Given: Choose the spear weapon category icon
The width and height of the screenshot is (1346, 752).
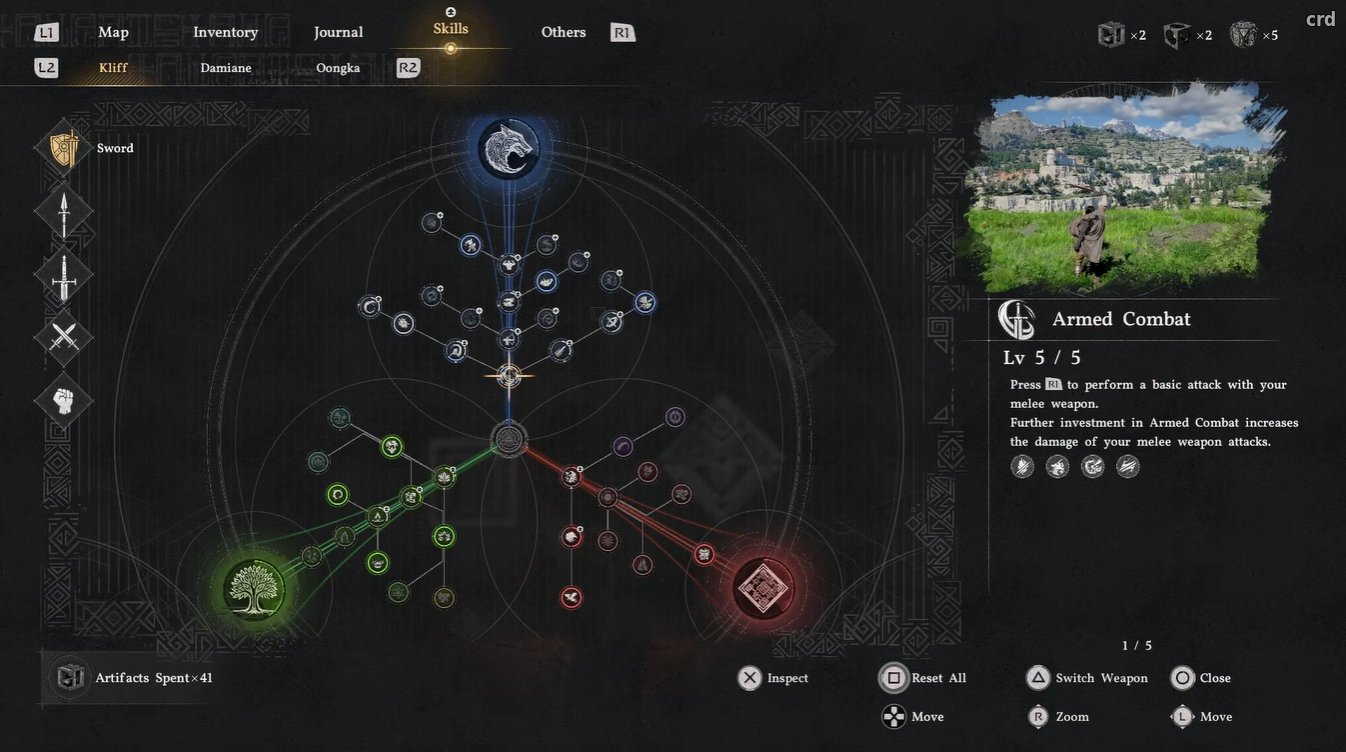Looking at the screenshot, I should 64,212.
